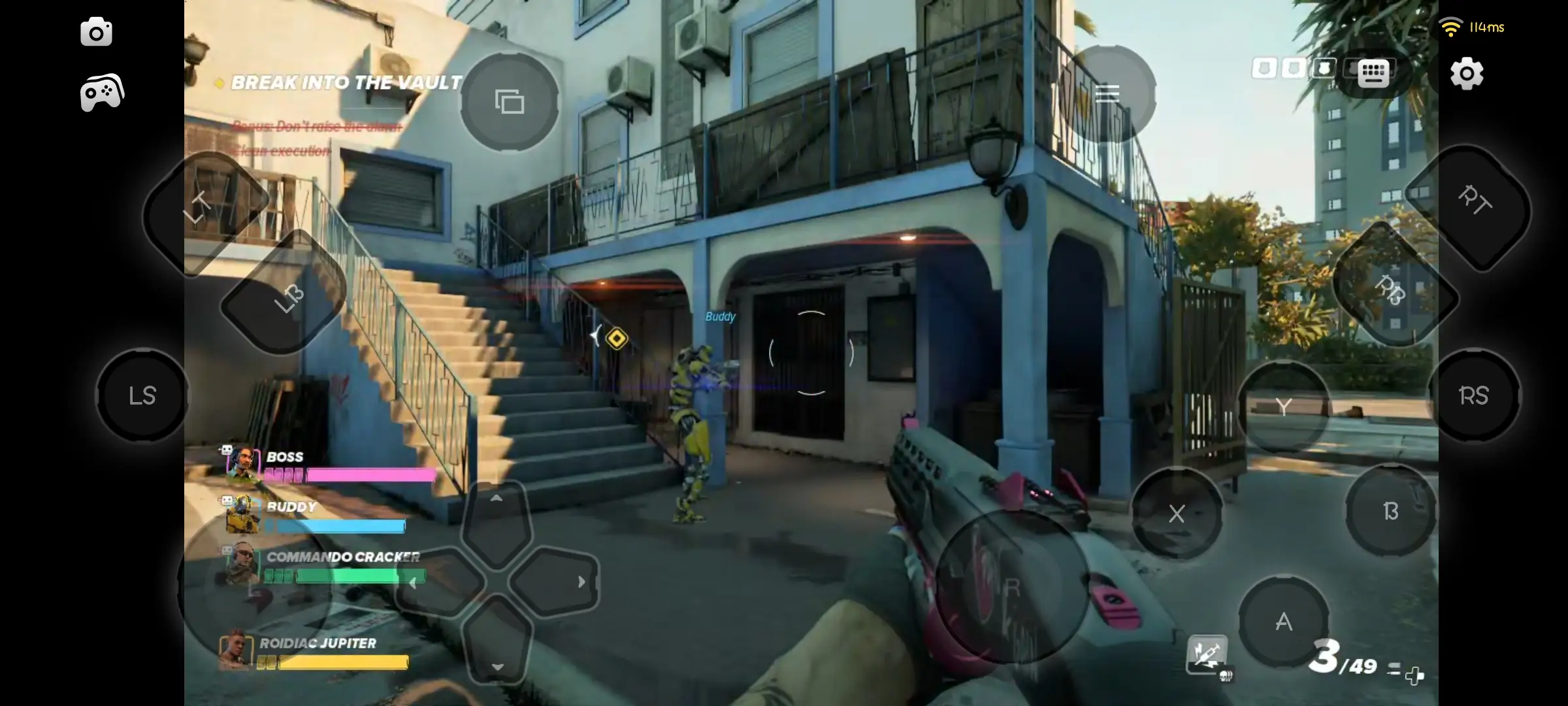Choose the Commando Cracker squad portrait
The image size is (1568, 706).
241,563
